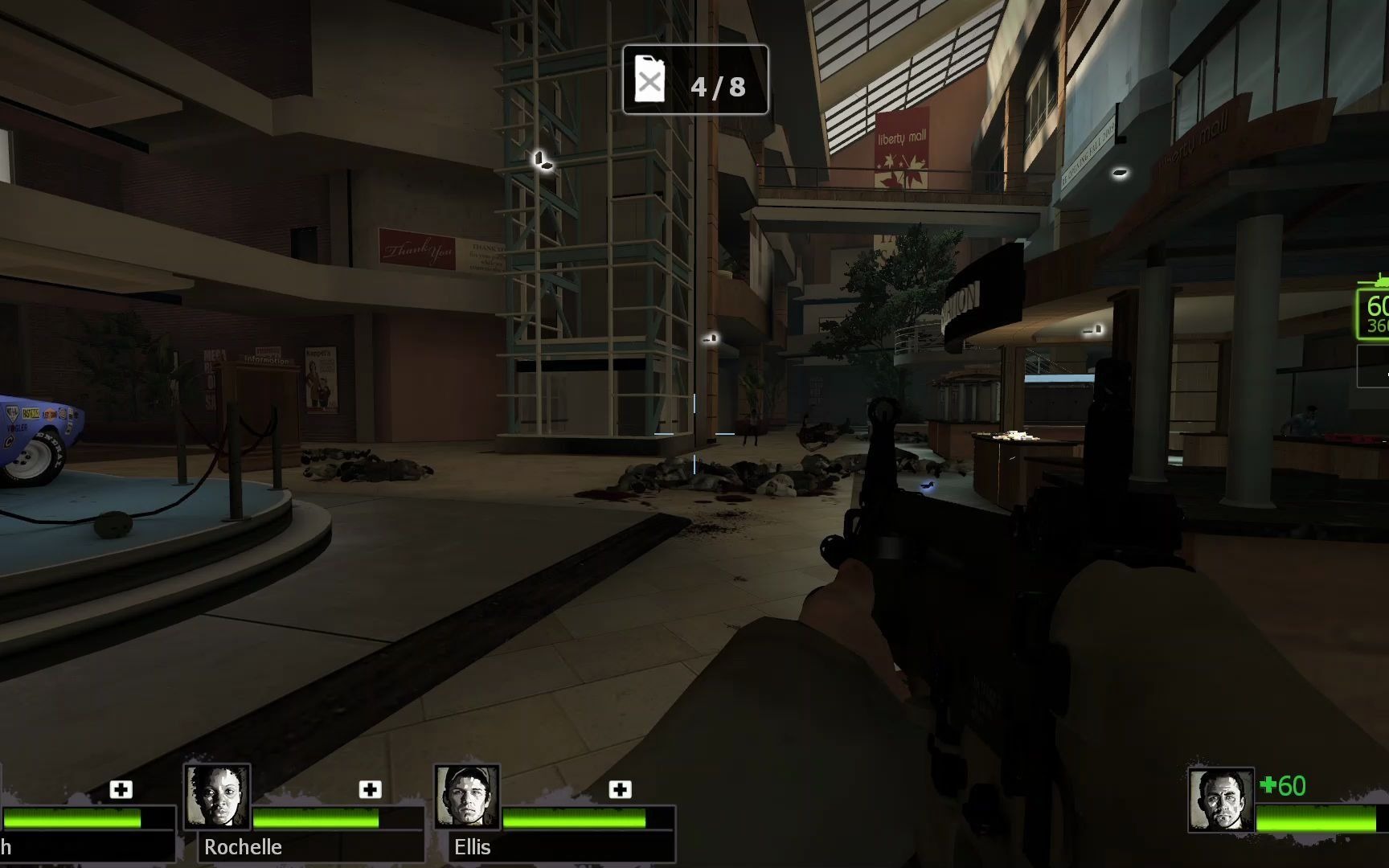Select Ellis's teammate portrait
The height and width of the screenshot is (868, 1389).
467,796
